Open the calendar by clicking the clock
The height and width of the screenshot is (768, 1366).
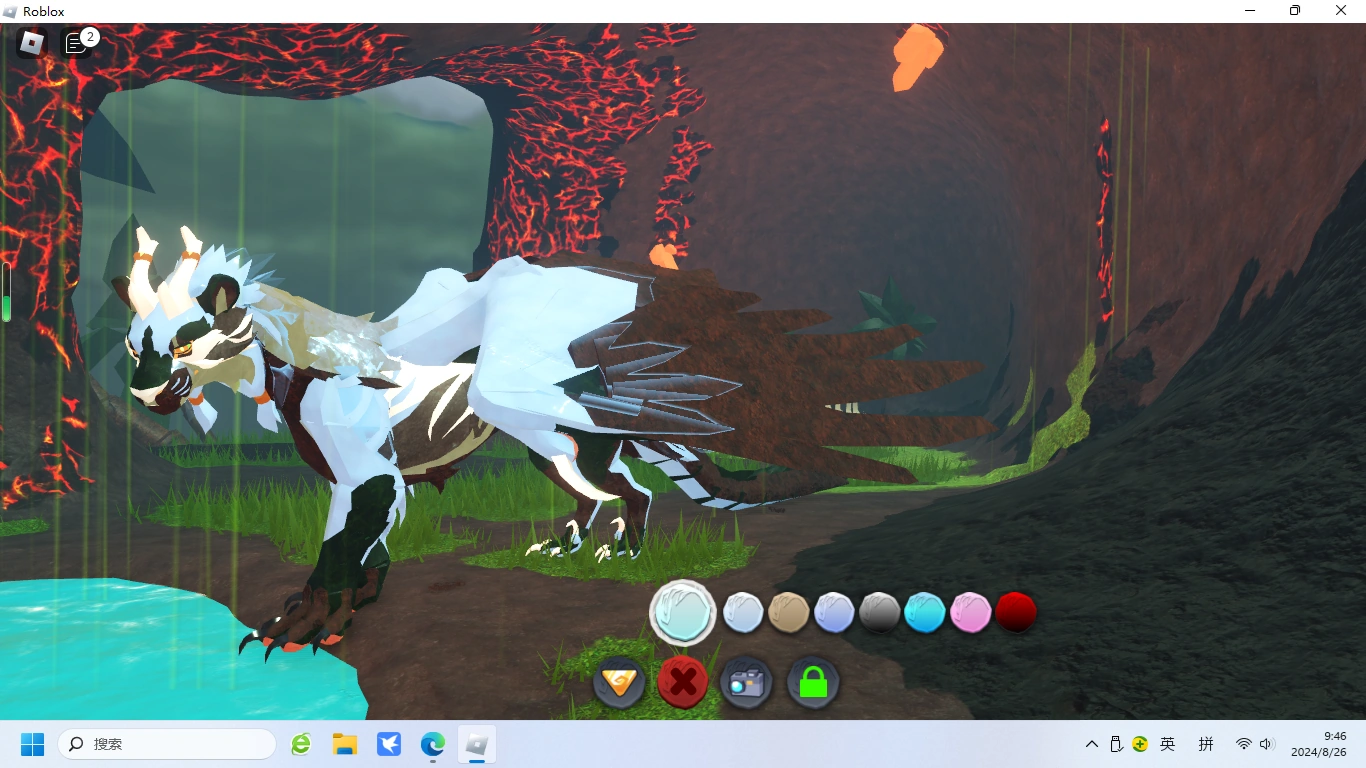(x=1321, y=744)
